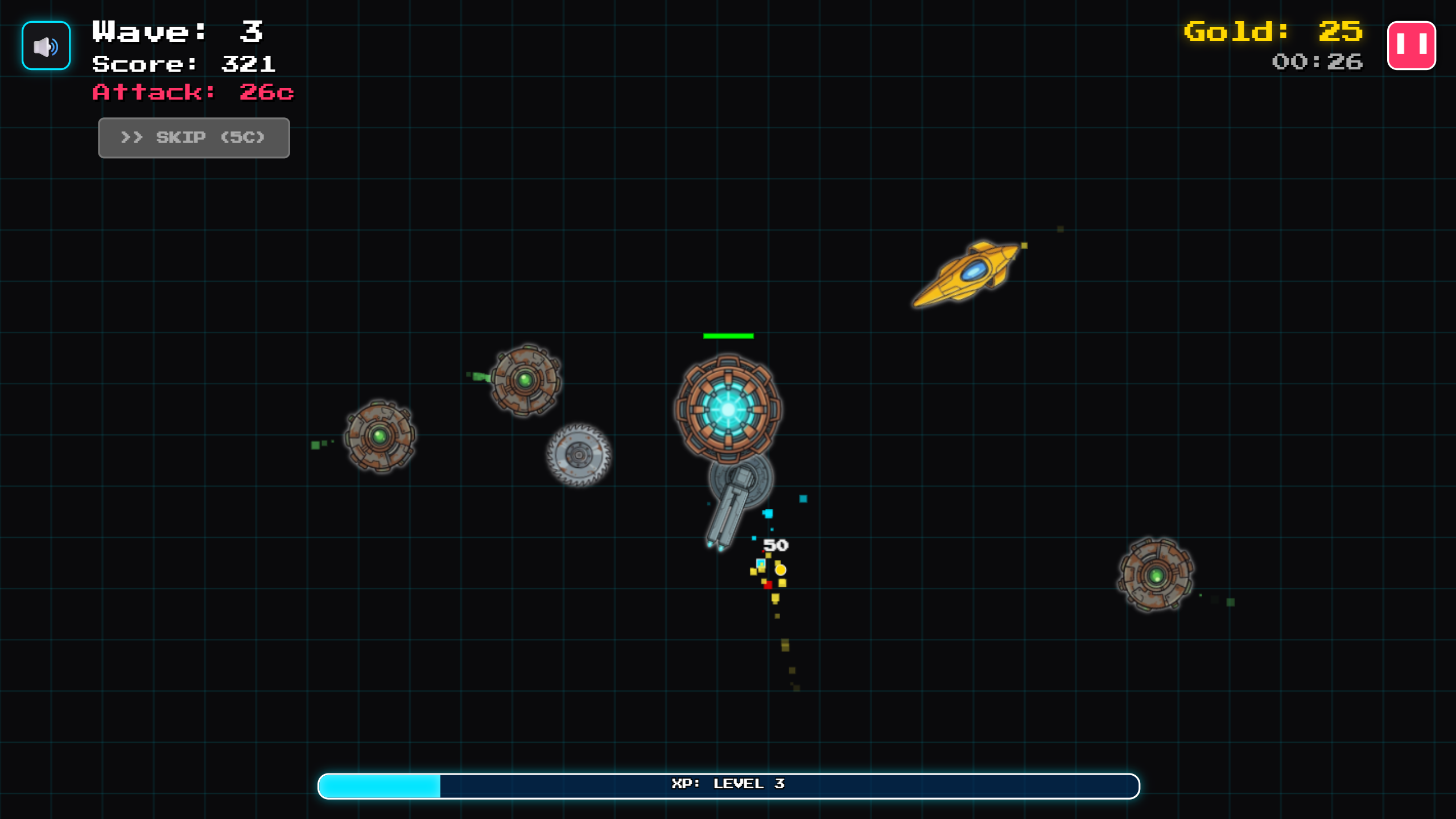Select the green health bar above the core

click(728, 336)
